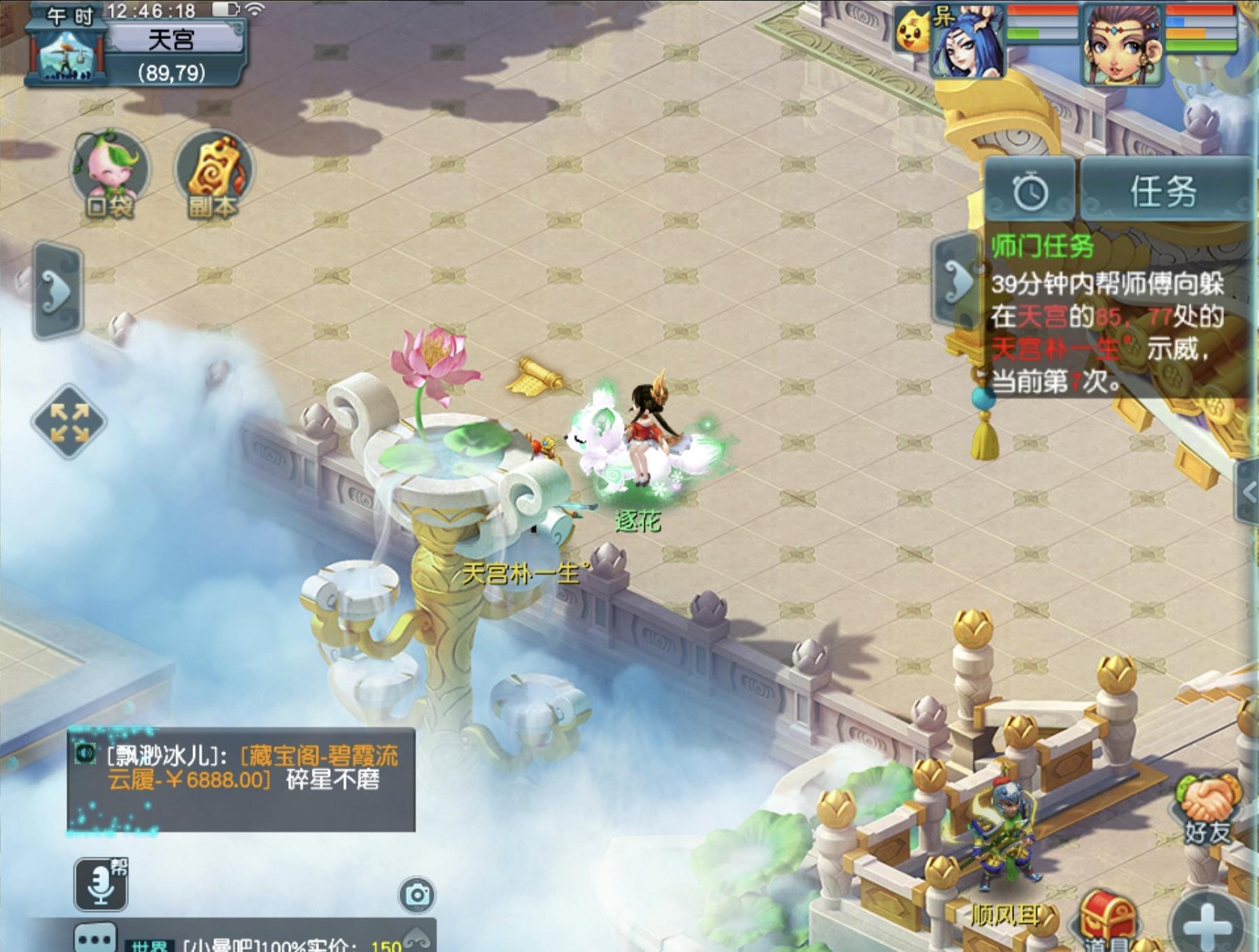Switch to the stopwatch activity tab
The width and height of the screenshot is (1259, 952).
(1030, 191)
